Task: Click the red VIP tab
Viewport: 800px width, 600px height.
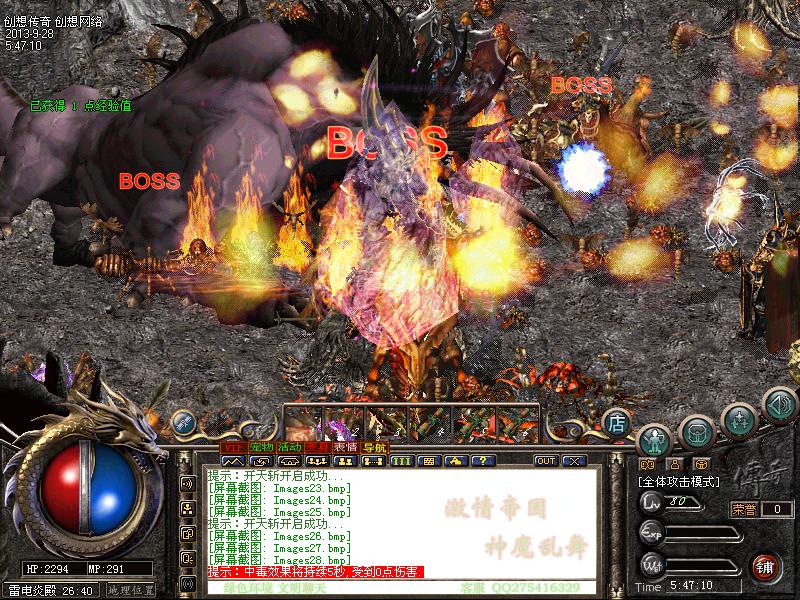Action: 233,447
